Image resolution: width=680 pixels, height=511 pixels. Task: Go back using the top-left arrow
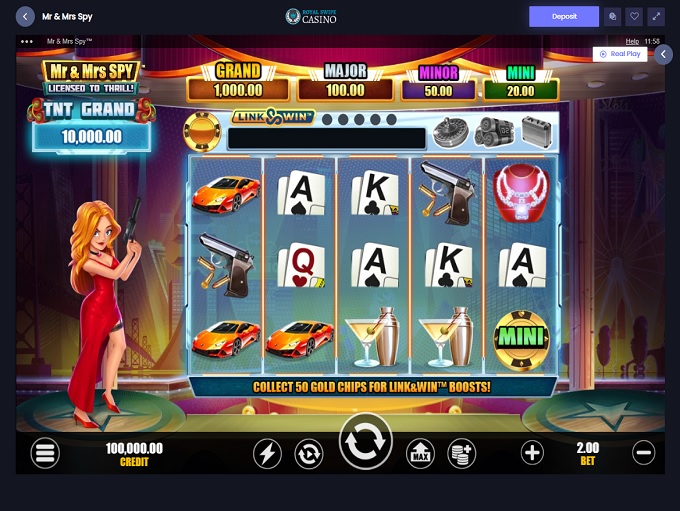[x=26, y=16]
